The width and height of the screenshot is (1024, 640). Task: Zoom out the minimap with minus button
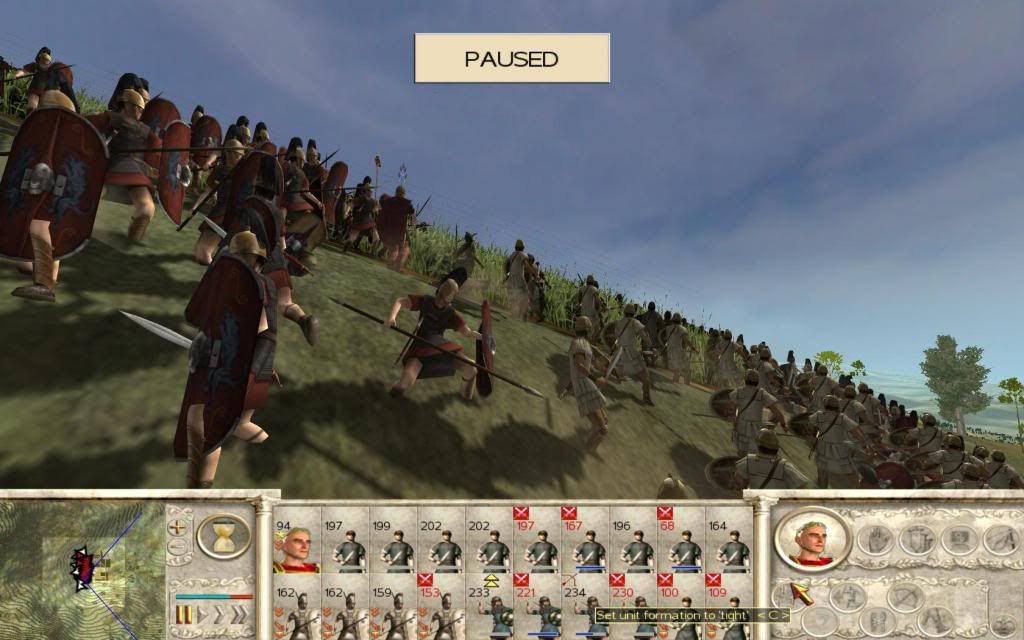(179, 546)
